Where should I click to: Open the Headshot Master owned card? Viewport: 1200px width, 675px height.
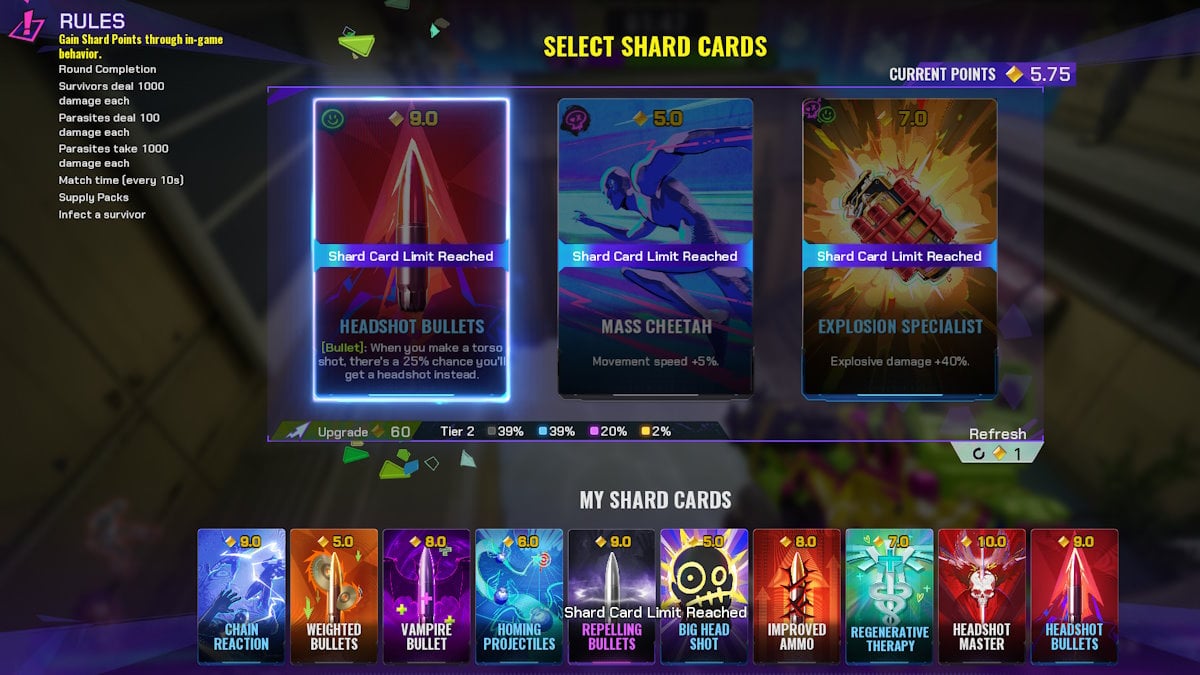pyautogui.click(x=981, y=595)
